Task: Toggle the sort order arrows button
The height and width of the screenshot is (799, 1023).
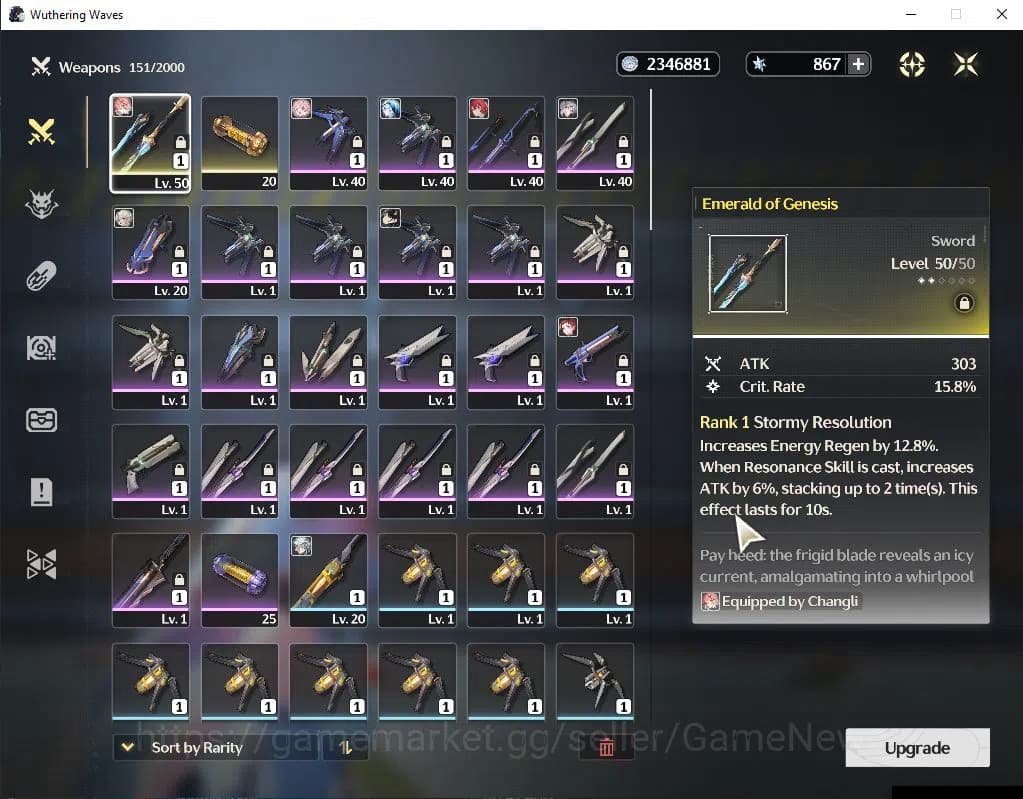Action: tap(346, 747)
